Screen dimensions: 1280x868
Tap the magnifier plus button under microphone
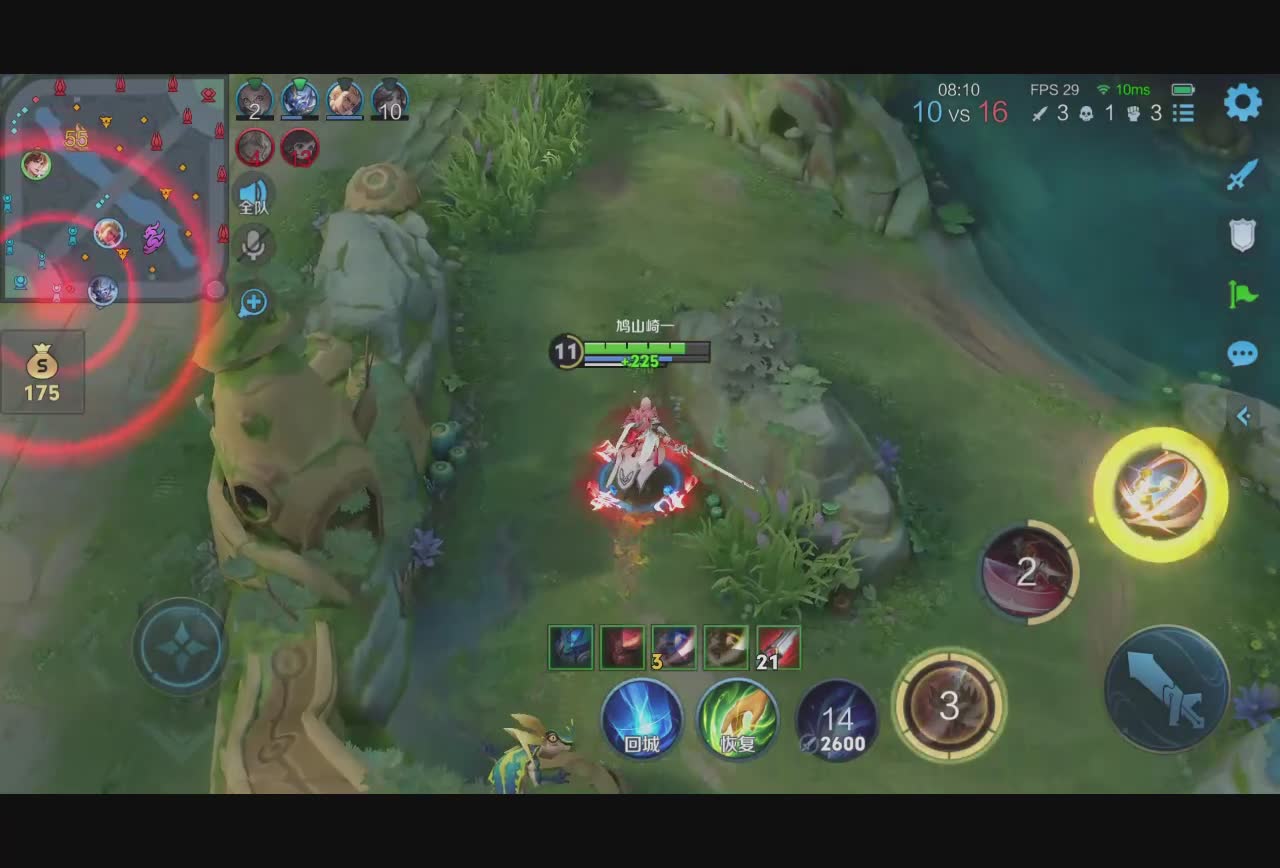(253, 302)
